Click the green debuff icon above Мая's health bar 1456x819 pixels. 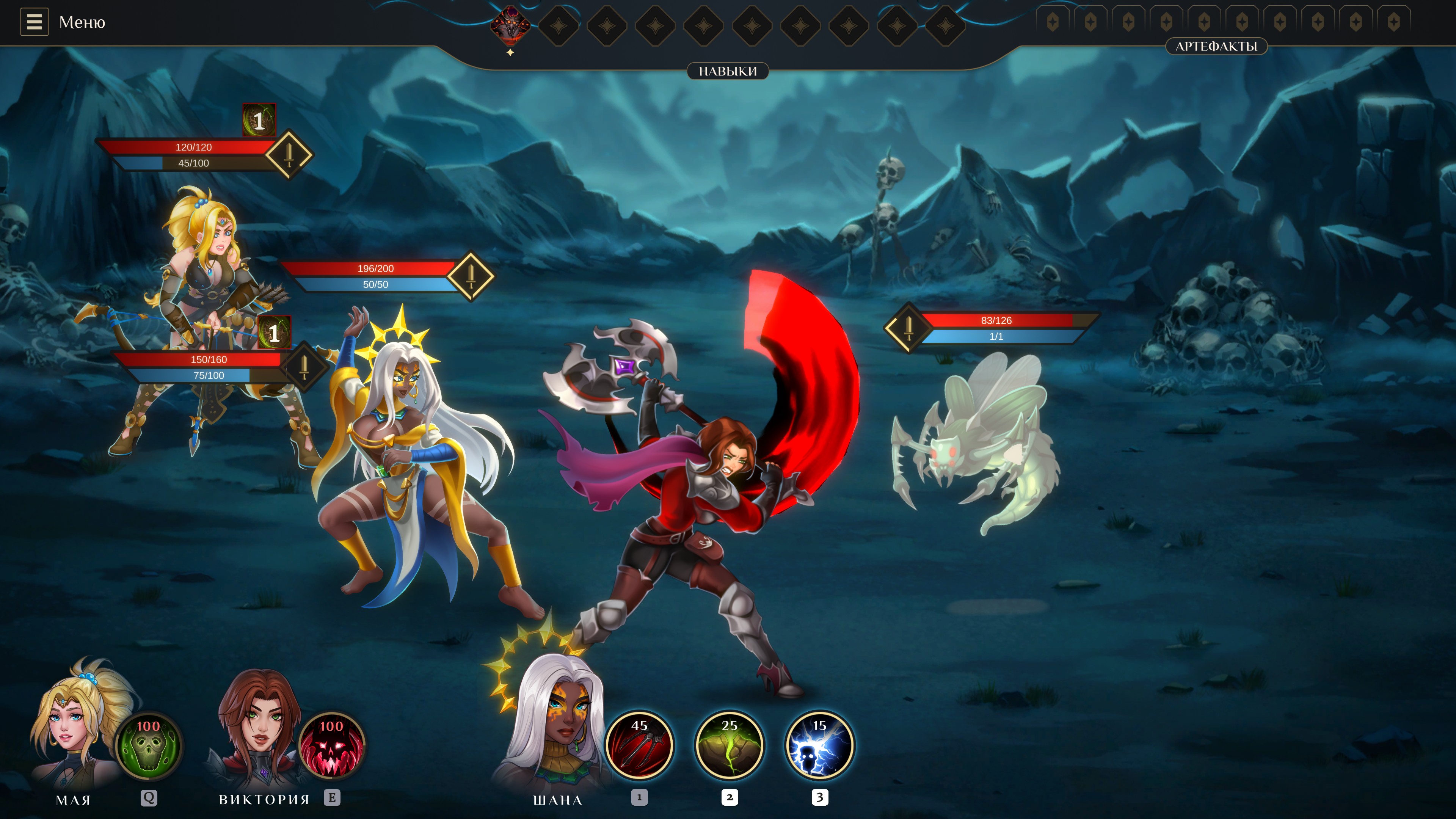[259, 120]
